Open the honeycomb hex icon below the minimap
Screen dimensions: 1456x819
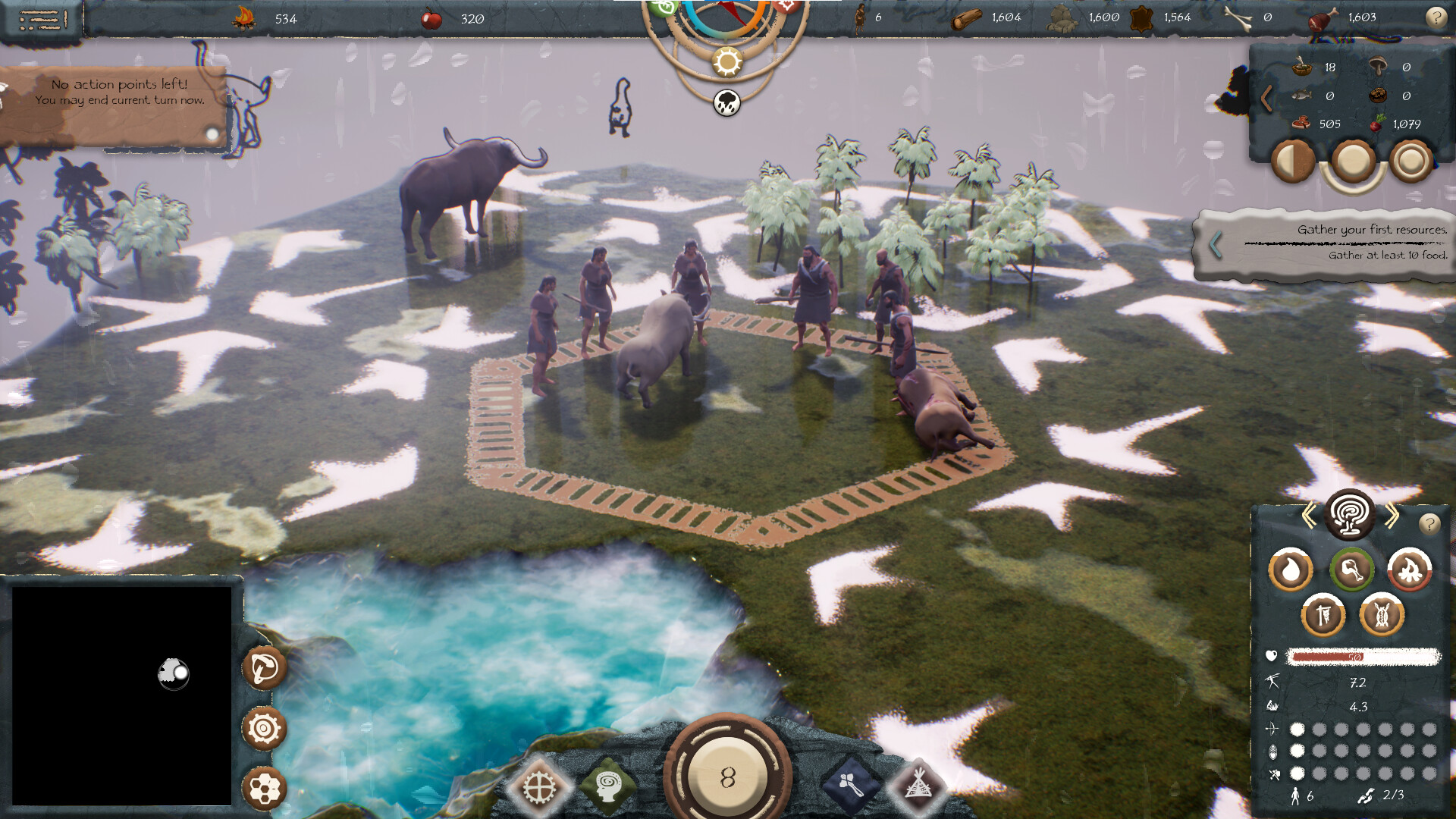[x=264, y=789]
